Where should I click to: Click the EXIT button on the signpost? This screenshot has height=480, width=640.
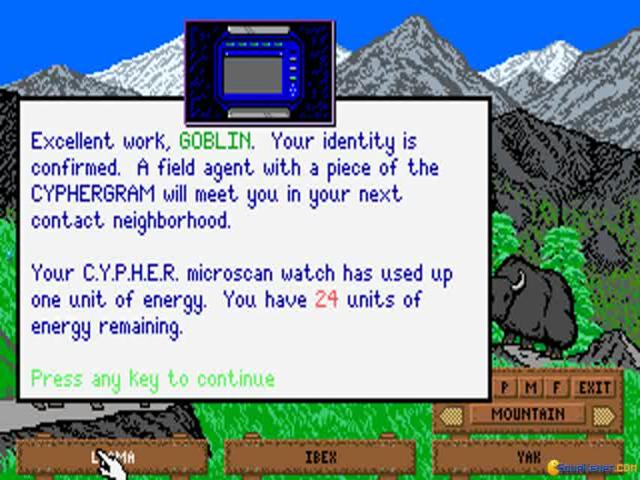595,387
